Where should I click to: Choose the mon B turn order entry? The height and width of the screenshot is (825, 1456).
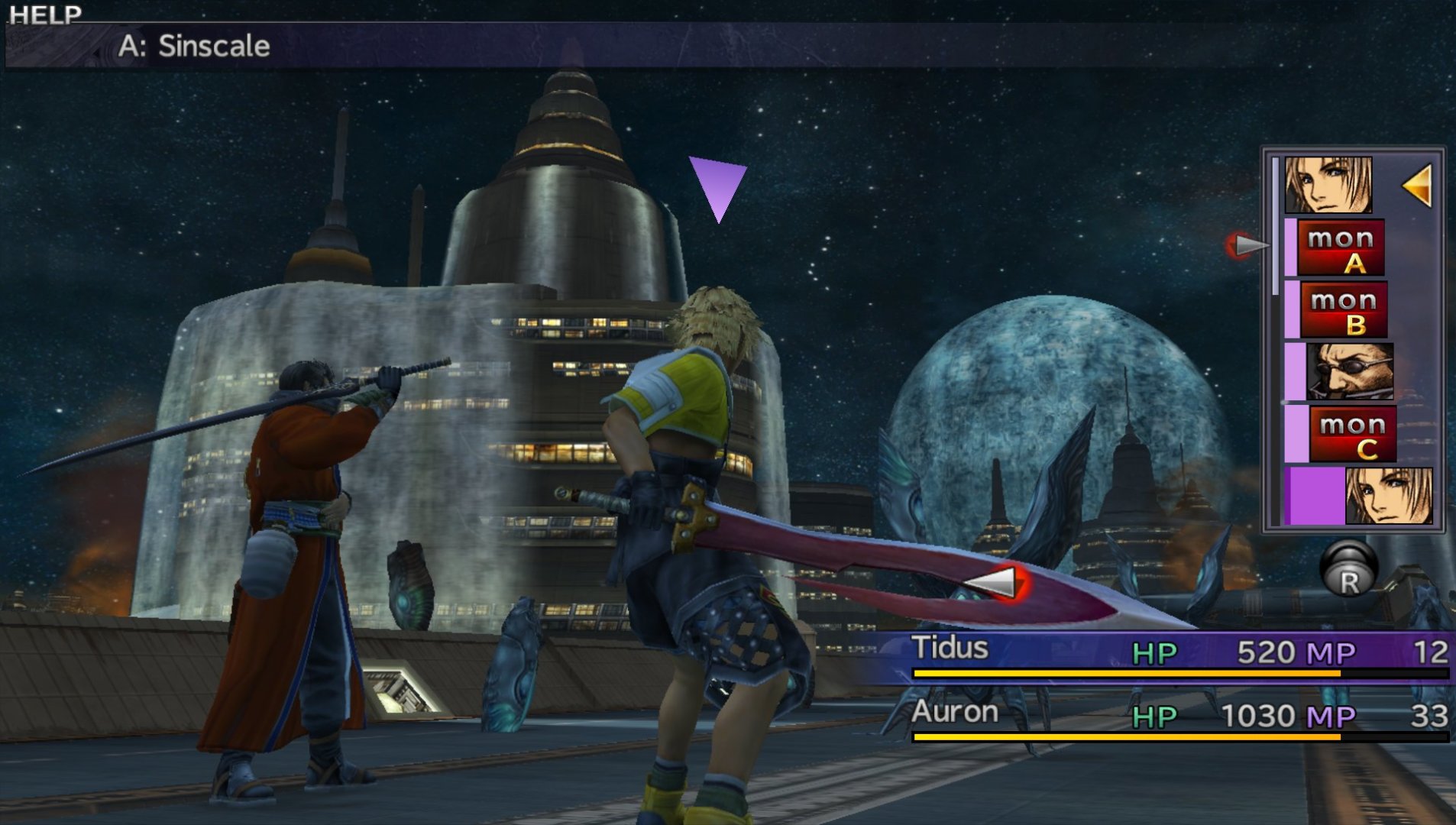tap(1343, 310)
